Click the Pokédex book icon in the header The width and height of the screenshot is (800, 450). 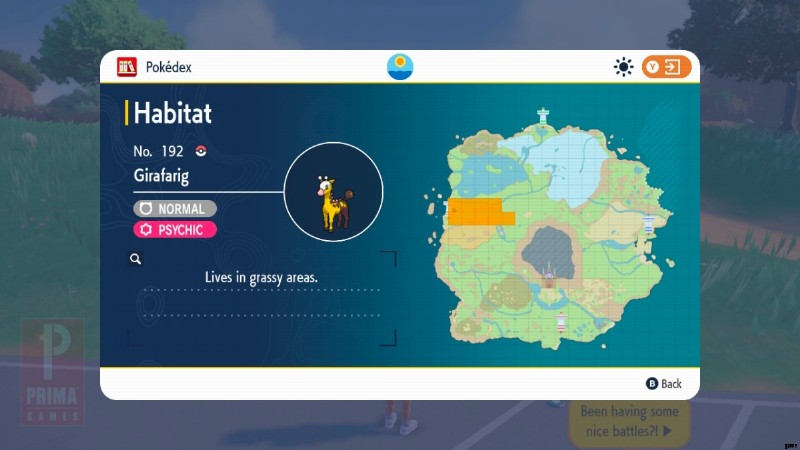(x=127, y=67)
